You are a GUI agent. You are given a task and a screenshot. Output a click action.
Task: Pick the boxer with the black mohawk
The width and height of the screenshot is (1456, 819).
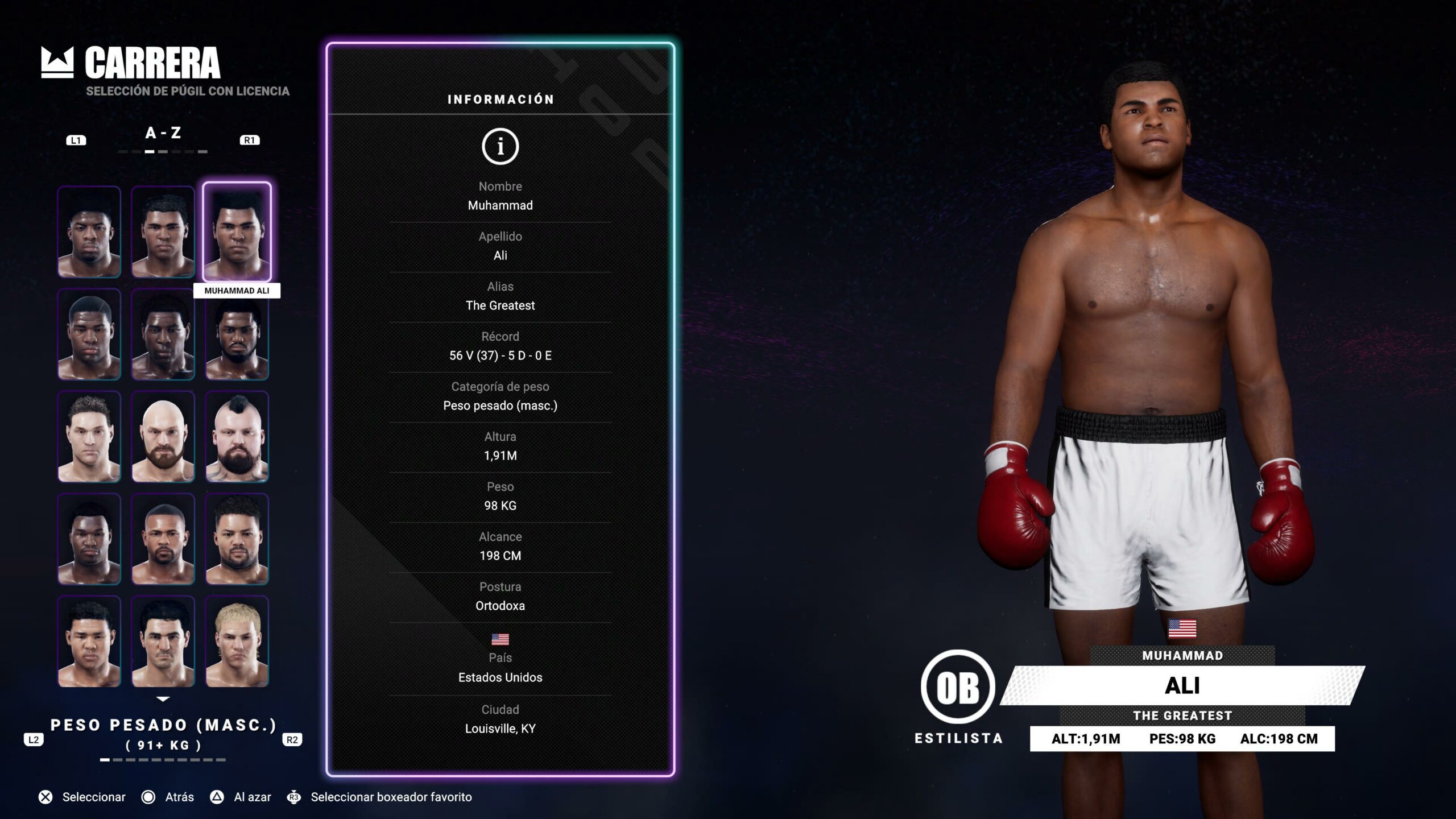237,437
